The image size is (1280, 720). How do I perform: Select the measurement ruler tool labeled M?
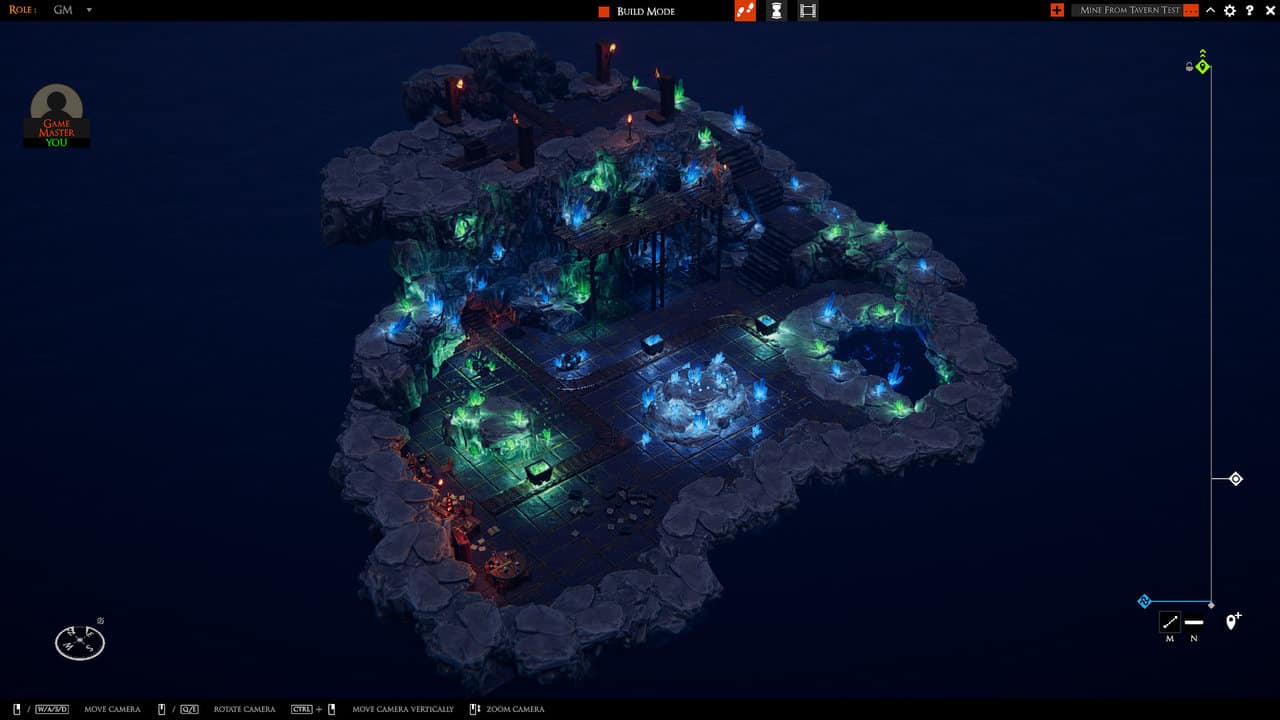point(1170,622)
